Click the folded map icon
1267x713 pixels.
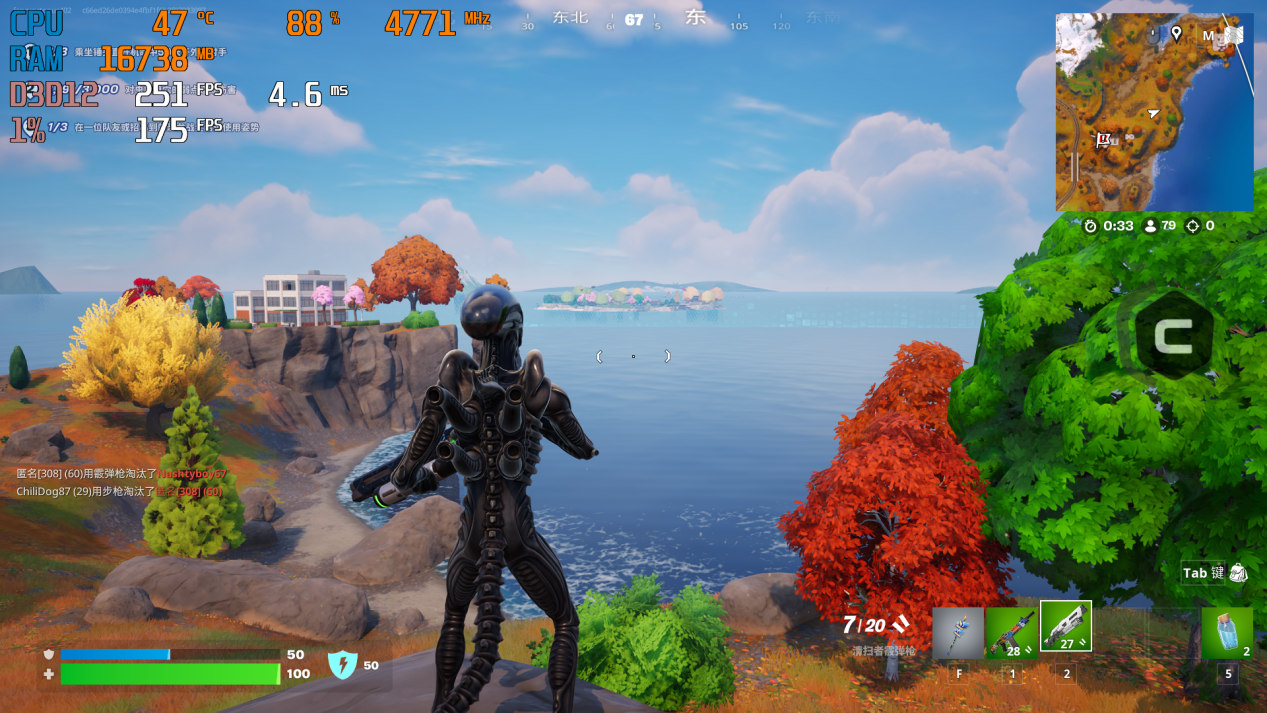(x=1235, y=35)
